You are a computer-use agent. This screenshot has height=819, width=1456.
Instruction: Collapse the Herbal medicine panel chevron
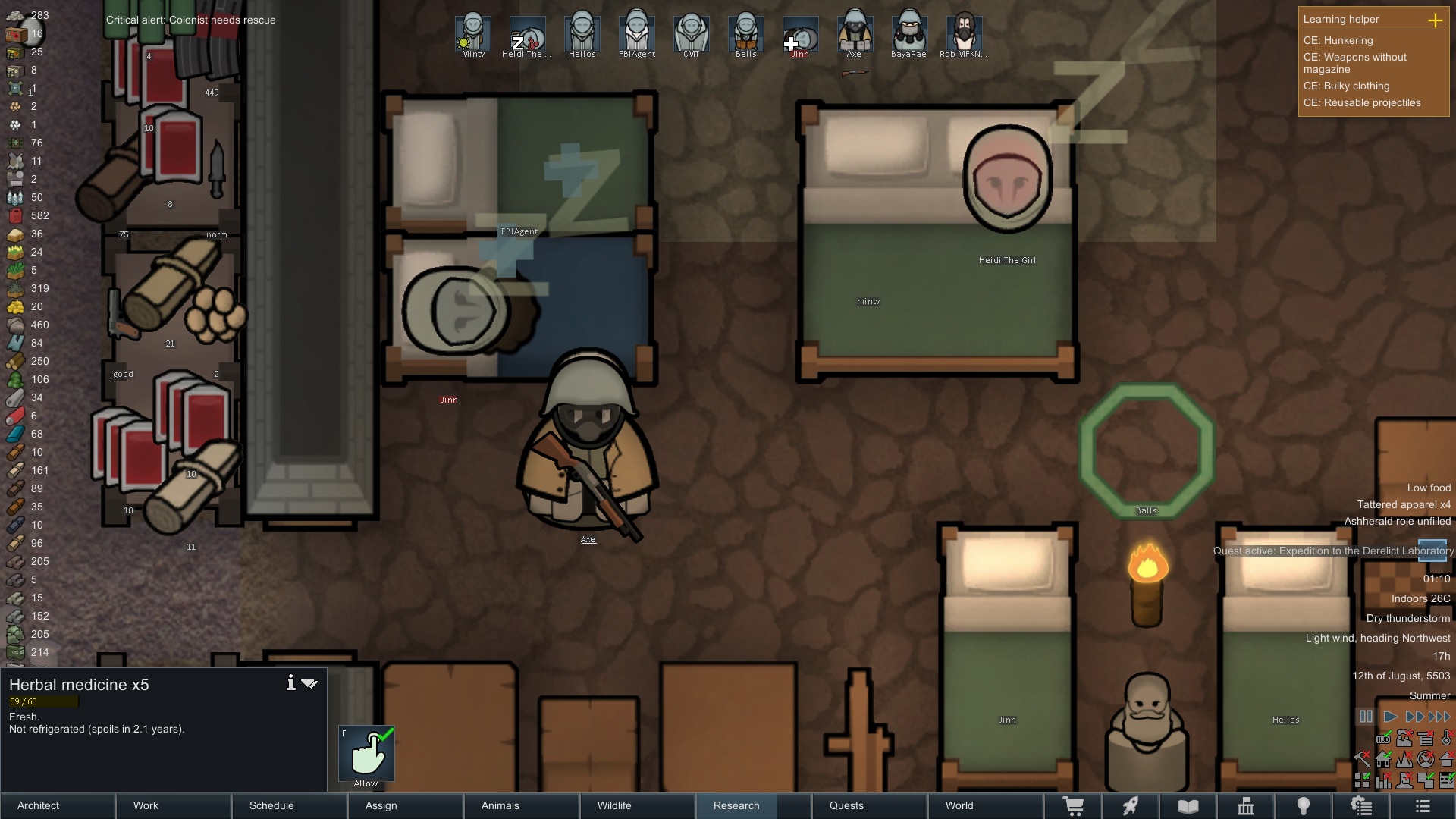(x=310, y=683)
